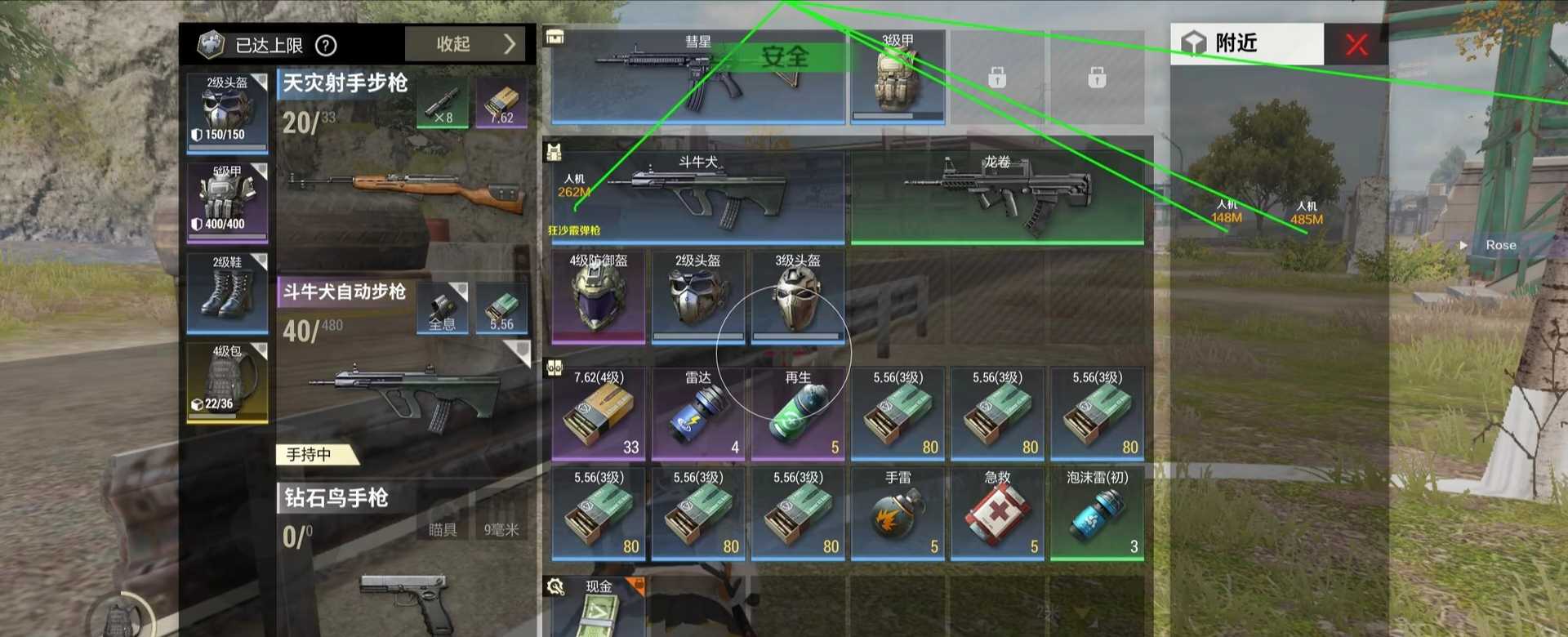
Task: Select the equipped 2级头盔 slot showing 150/150
Action: point(227,113)
